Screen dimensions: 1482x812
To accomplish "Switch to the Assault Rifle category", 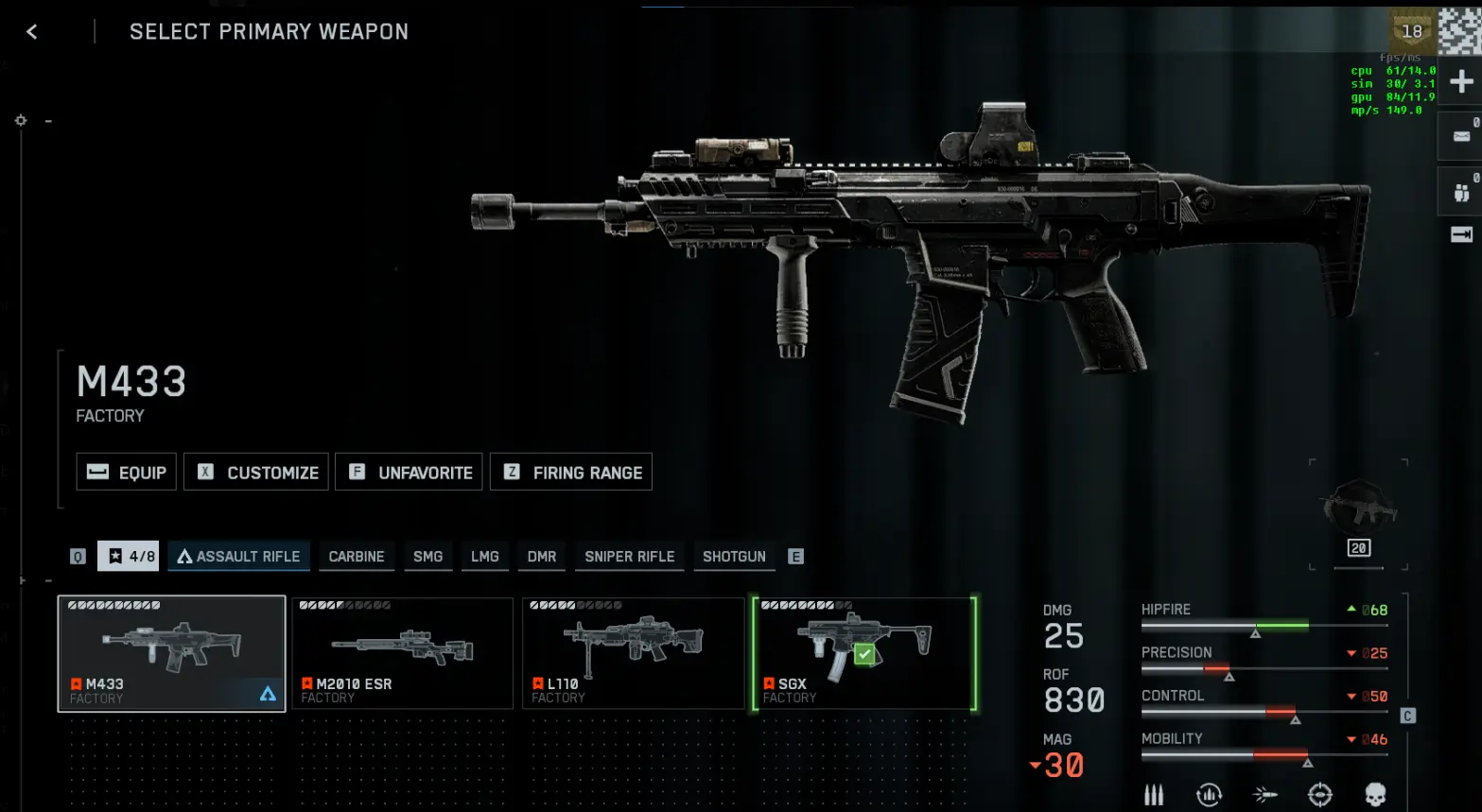I will (x=238, y=556).
